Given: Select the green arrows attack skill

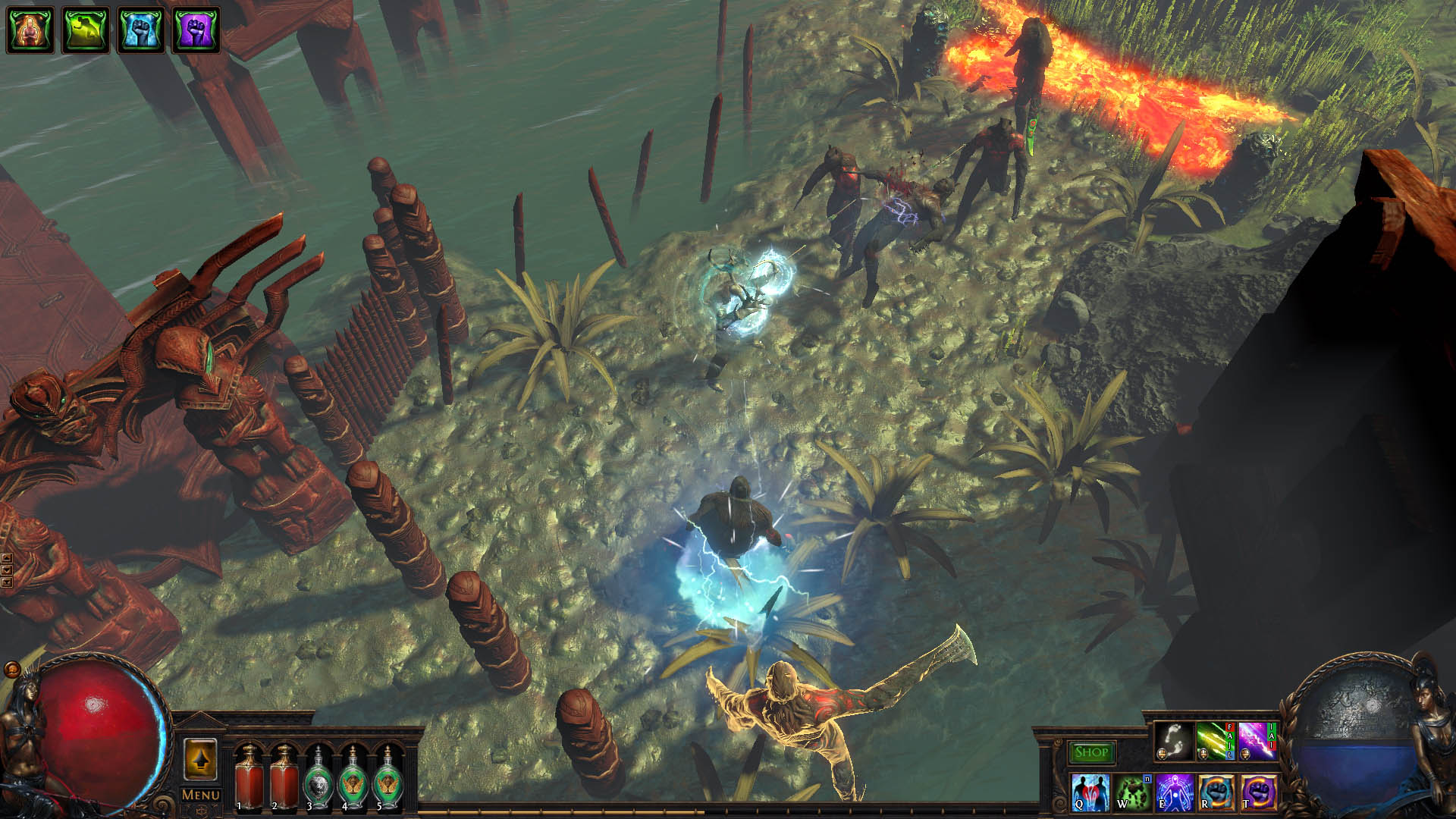Looking at the screenshot, I should (1214, 740).
